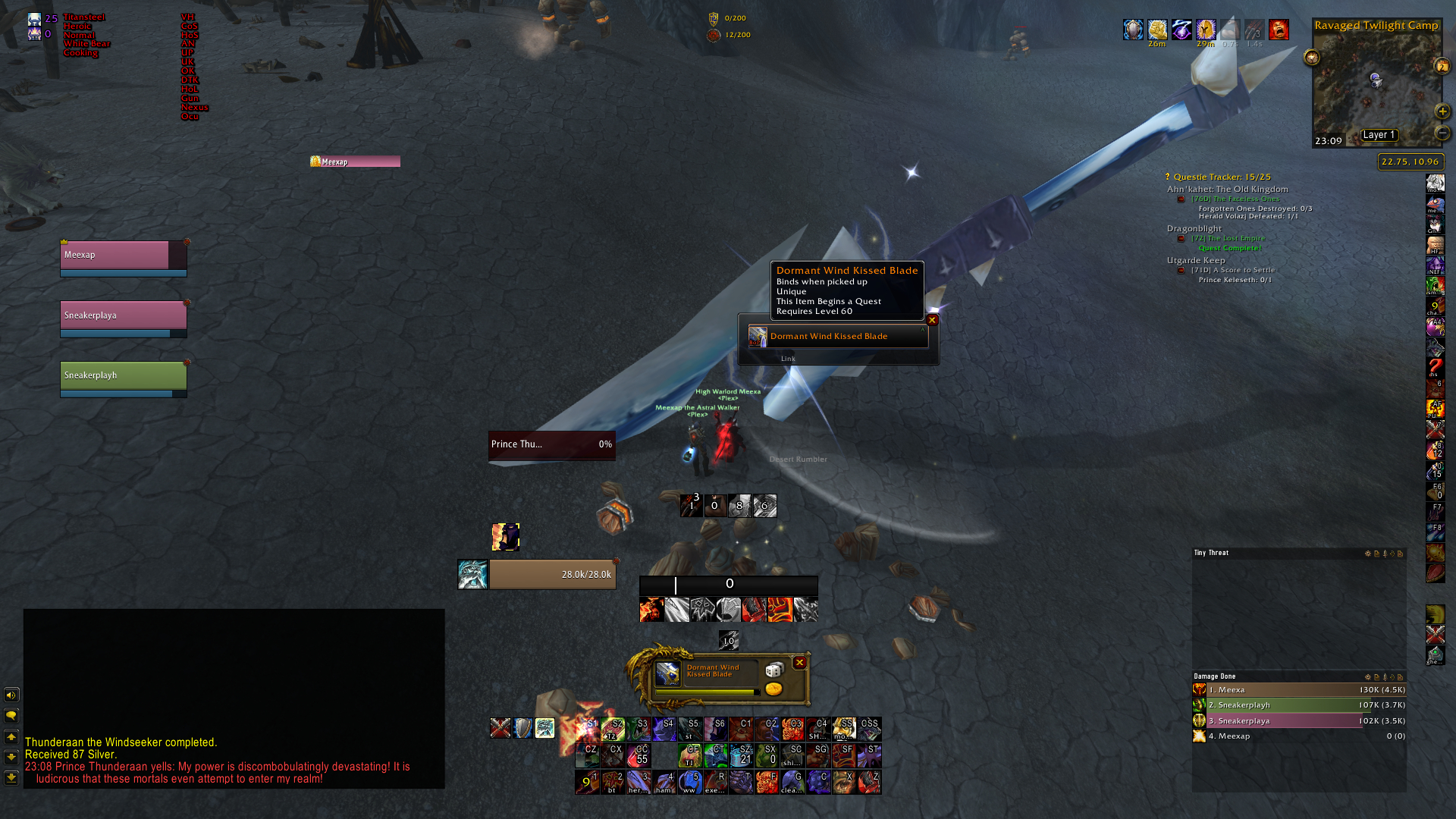Zoom in the minimap
1456x819 pixels.
(x=1442, y=111)
